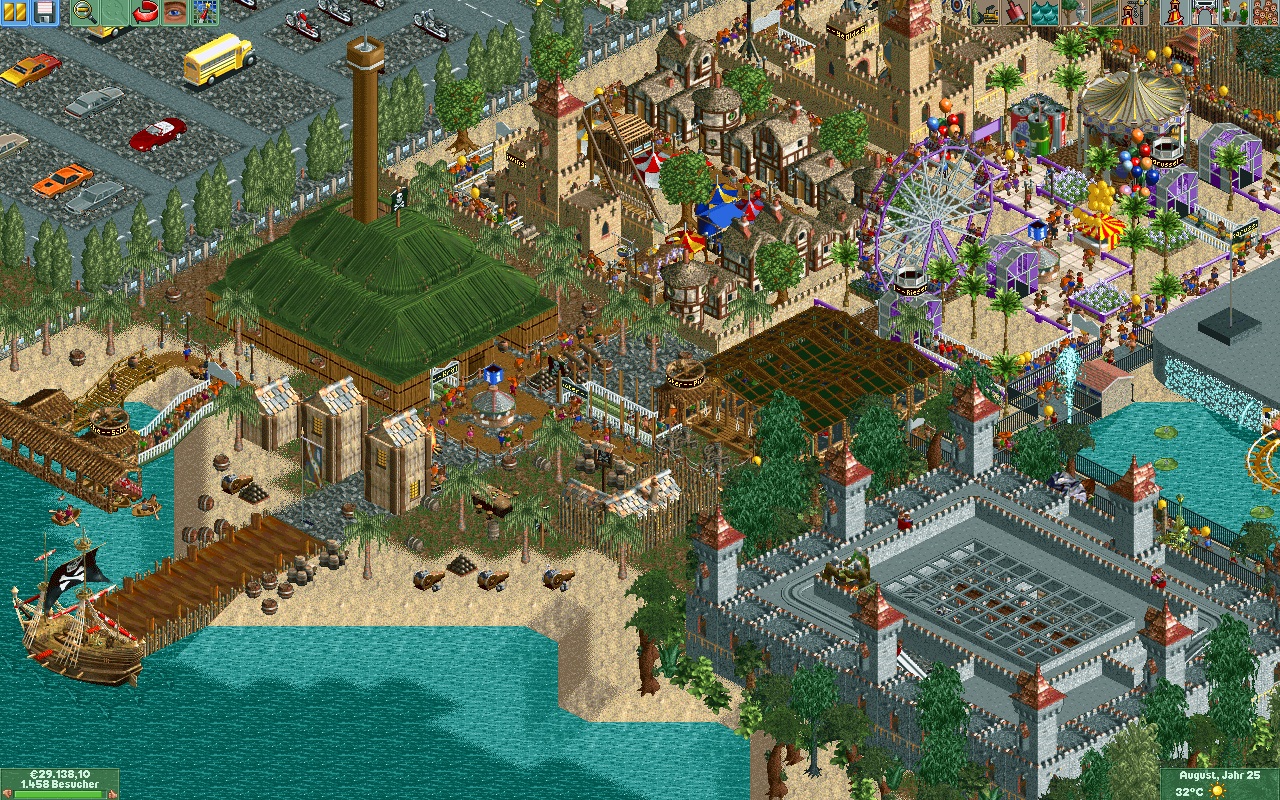Activate the shovel land adjustment tool
The height and width of the screenshot is (800, 1280).
click(1015, 12)
